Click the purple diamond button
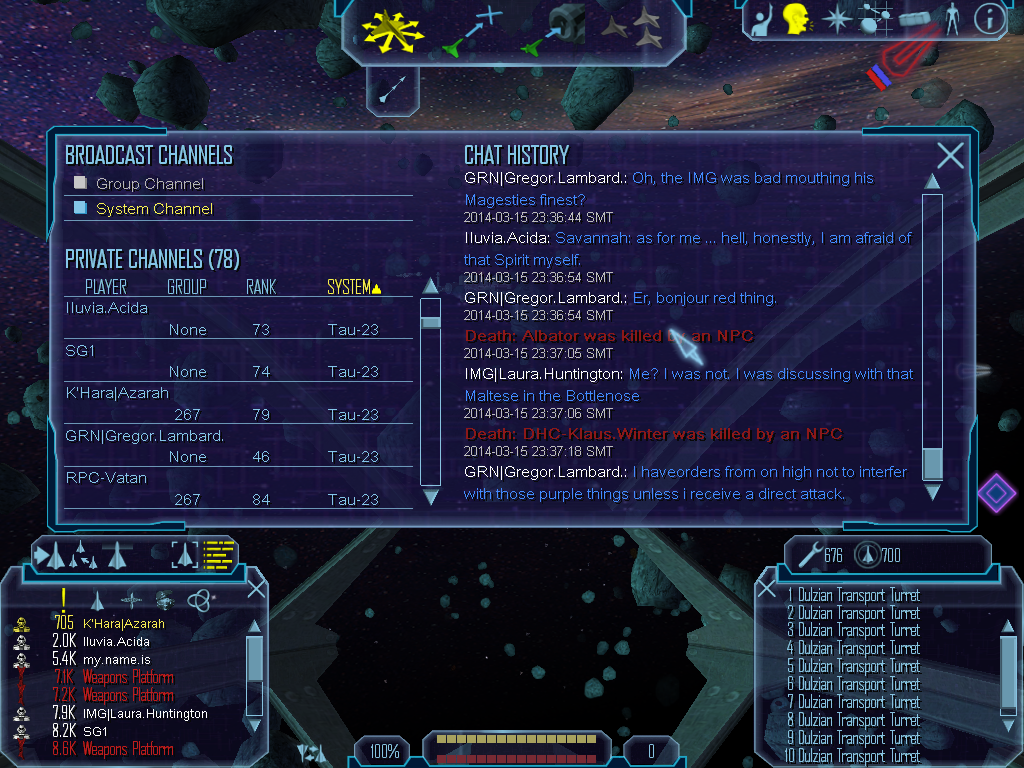 [x=996, y=493]
